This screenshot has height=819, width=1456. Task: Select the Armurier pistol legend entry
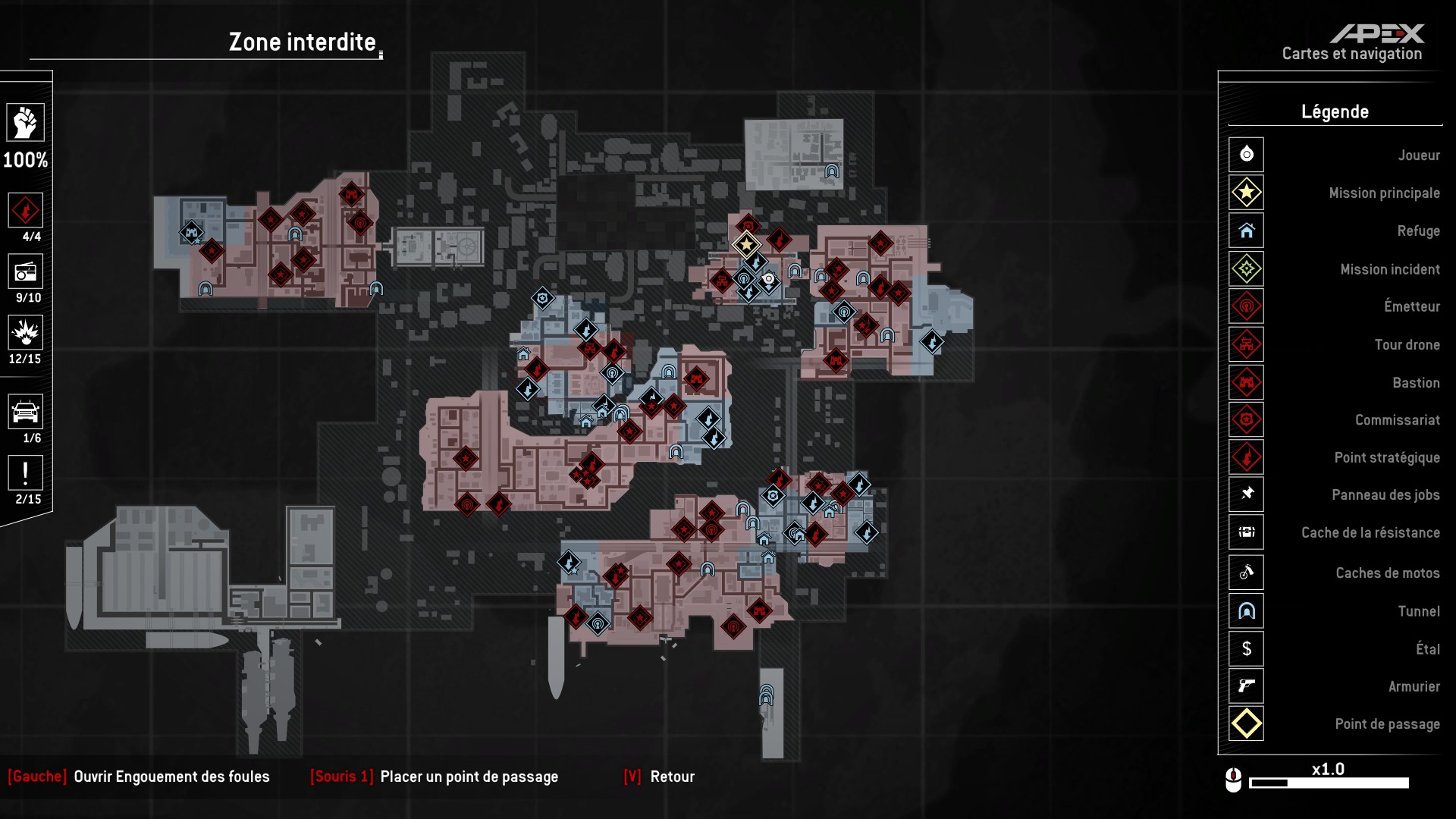(1246, 686)
